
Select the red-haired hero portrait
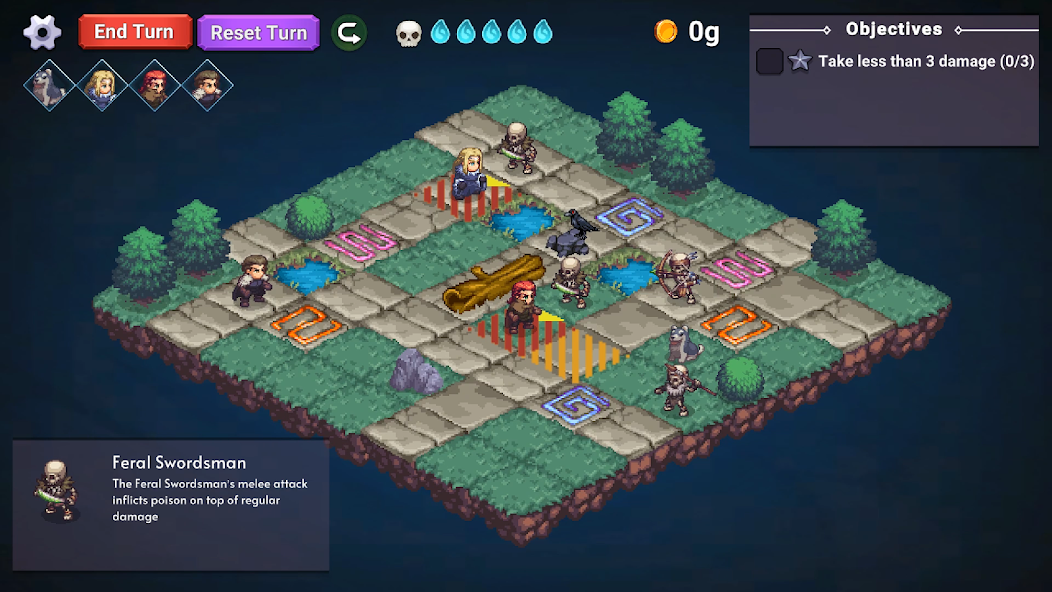(154, 85)
